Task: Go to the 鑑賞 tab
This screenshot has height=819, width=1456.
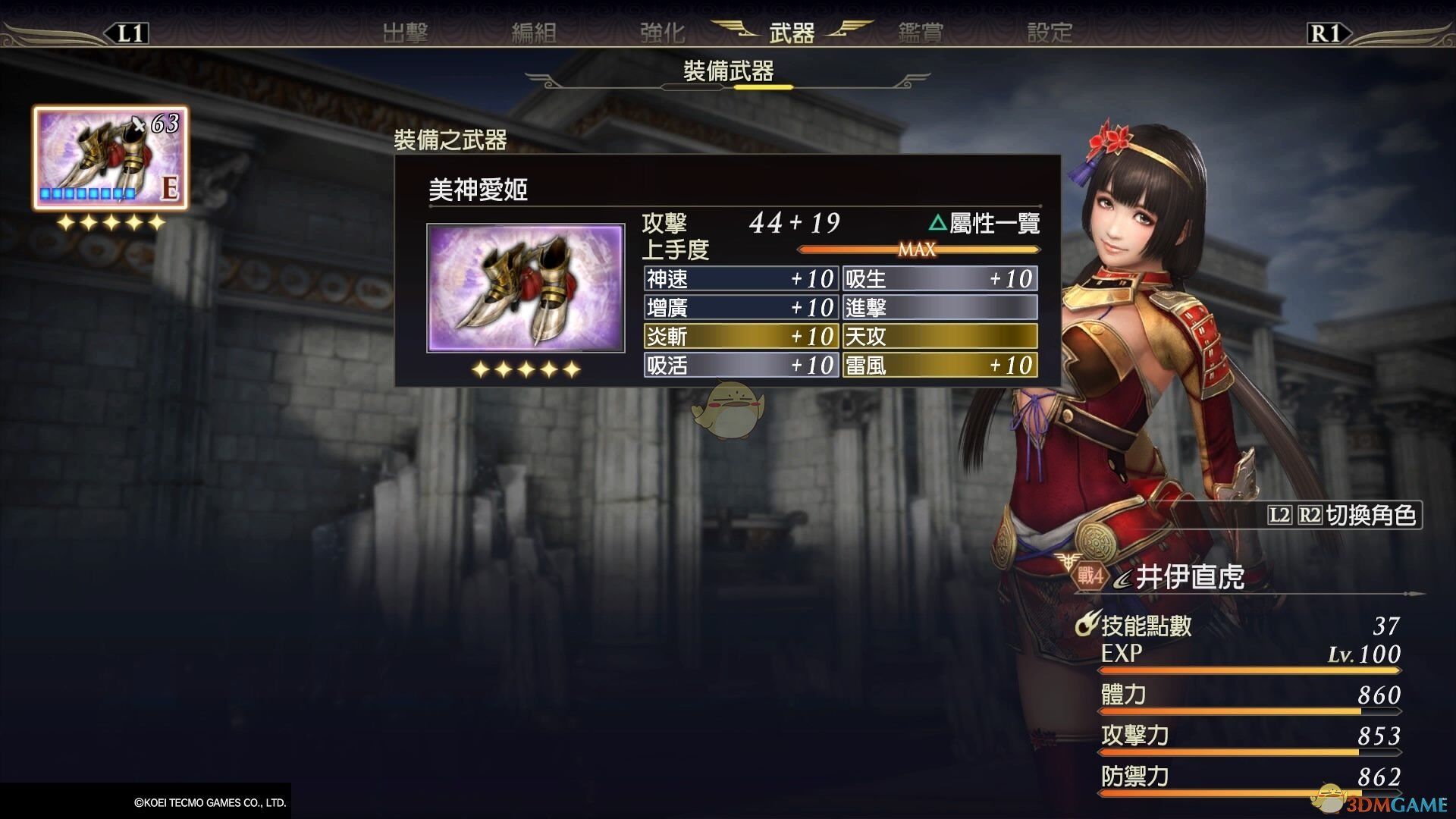Action: [921, 33]
